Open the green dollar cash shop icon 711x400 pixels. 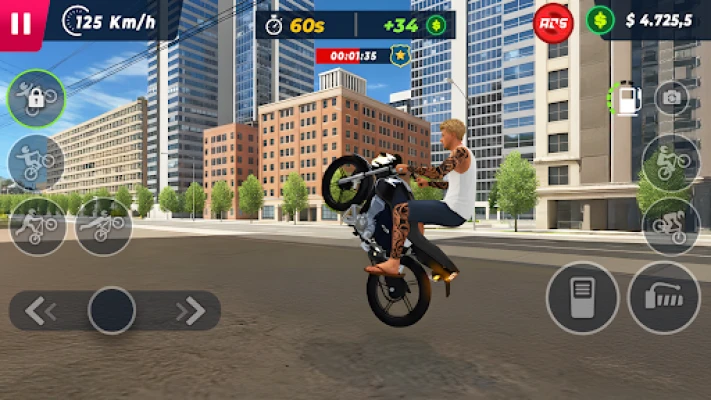click(x=600, y=20)
